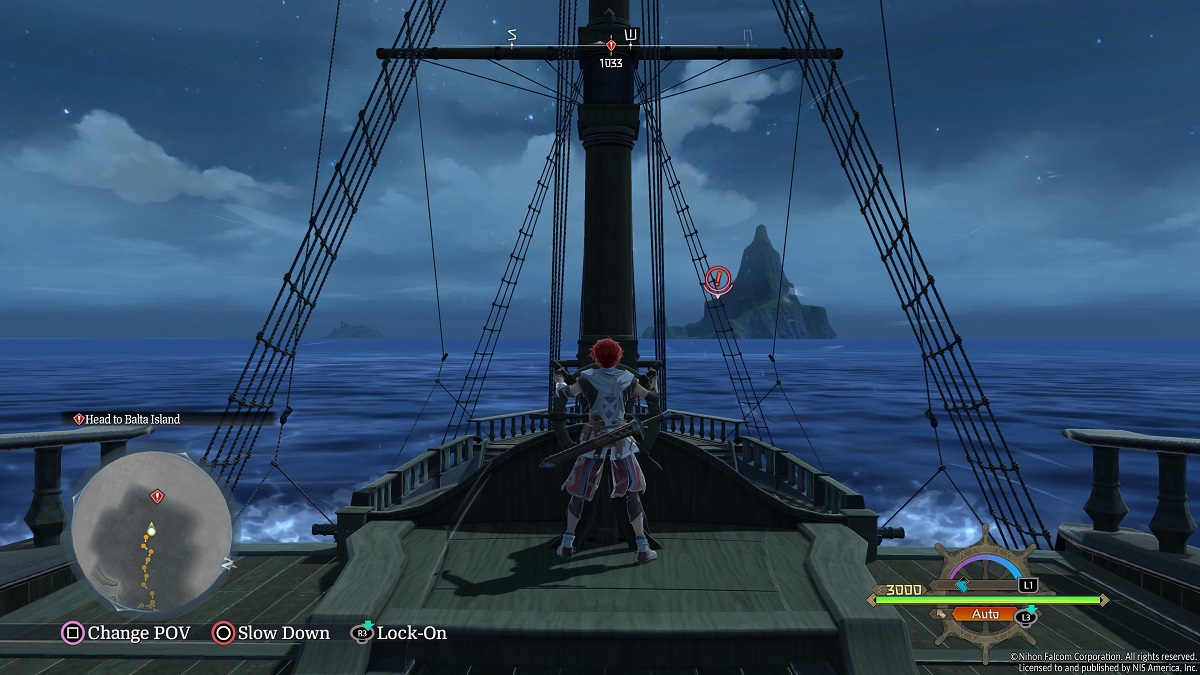Open the Head to Balta Island objective
This screenshot has height=675, width=1200.
coord(127,419)
